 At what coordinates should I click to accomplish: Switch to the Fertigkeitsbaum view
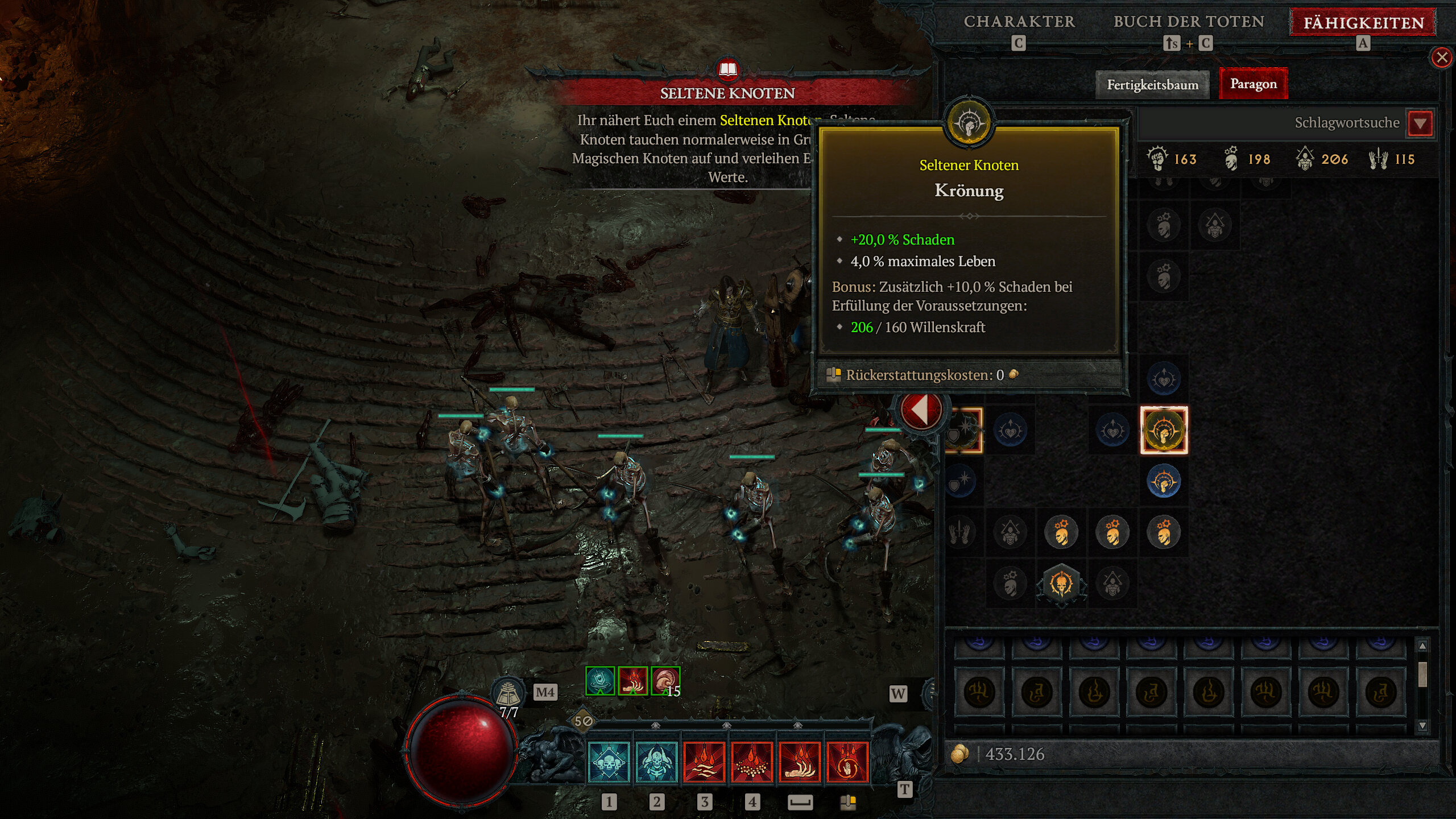coord(1152,85)
